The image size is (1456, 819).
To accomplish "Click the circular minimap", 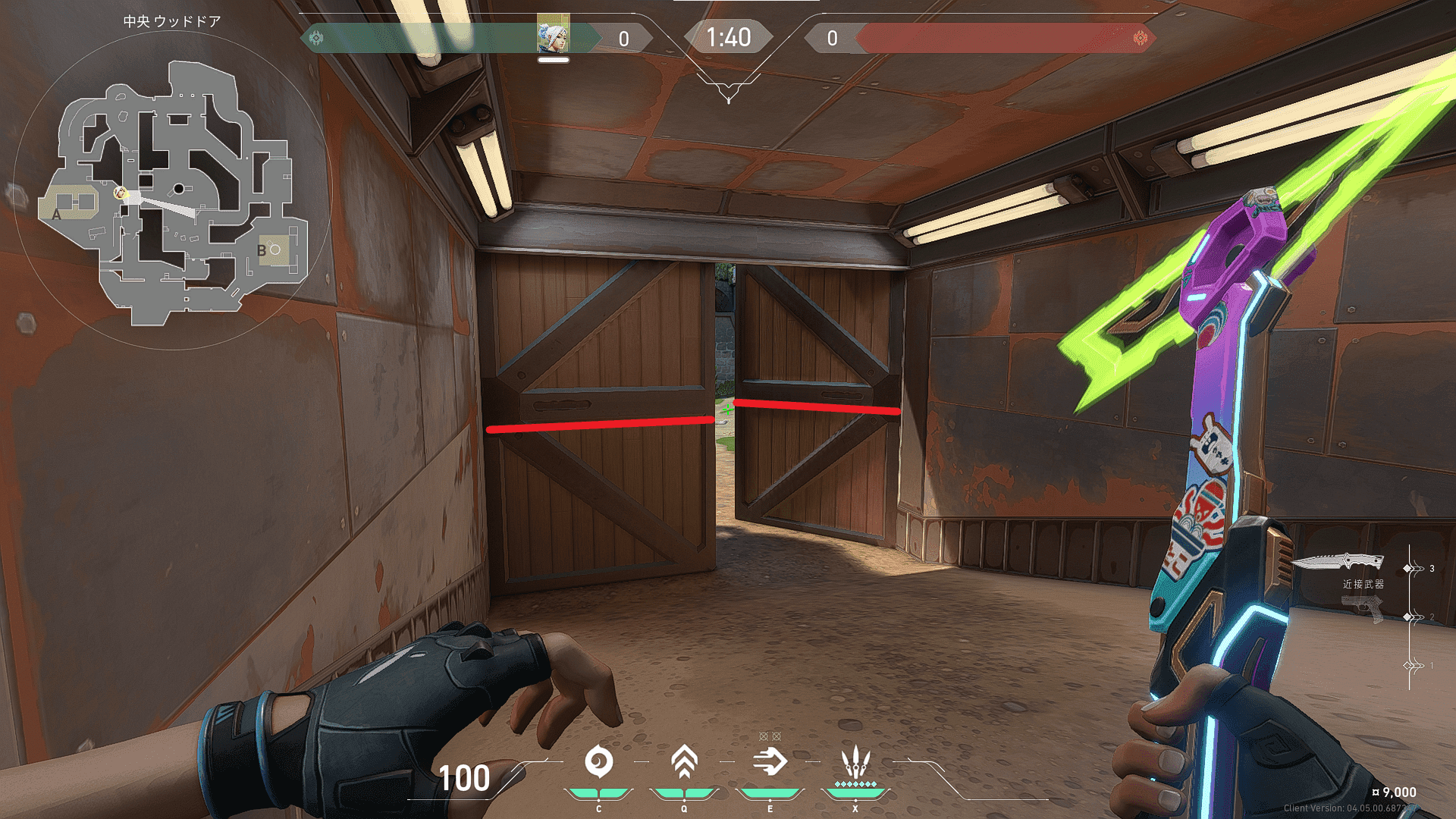I will [172, 190].
